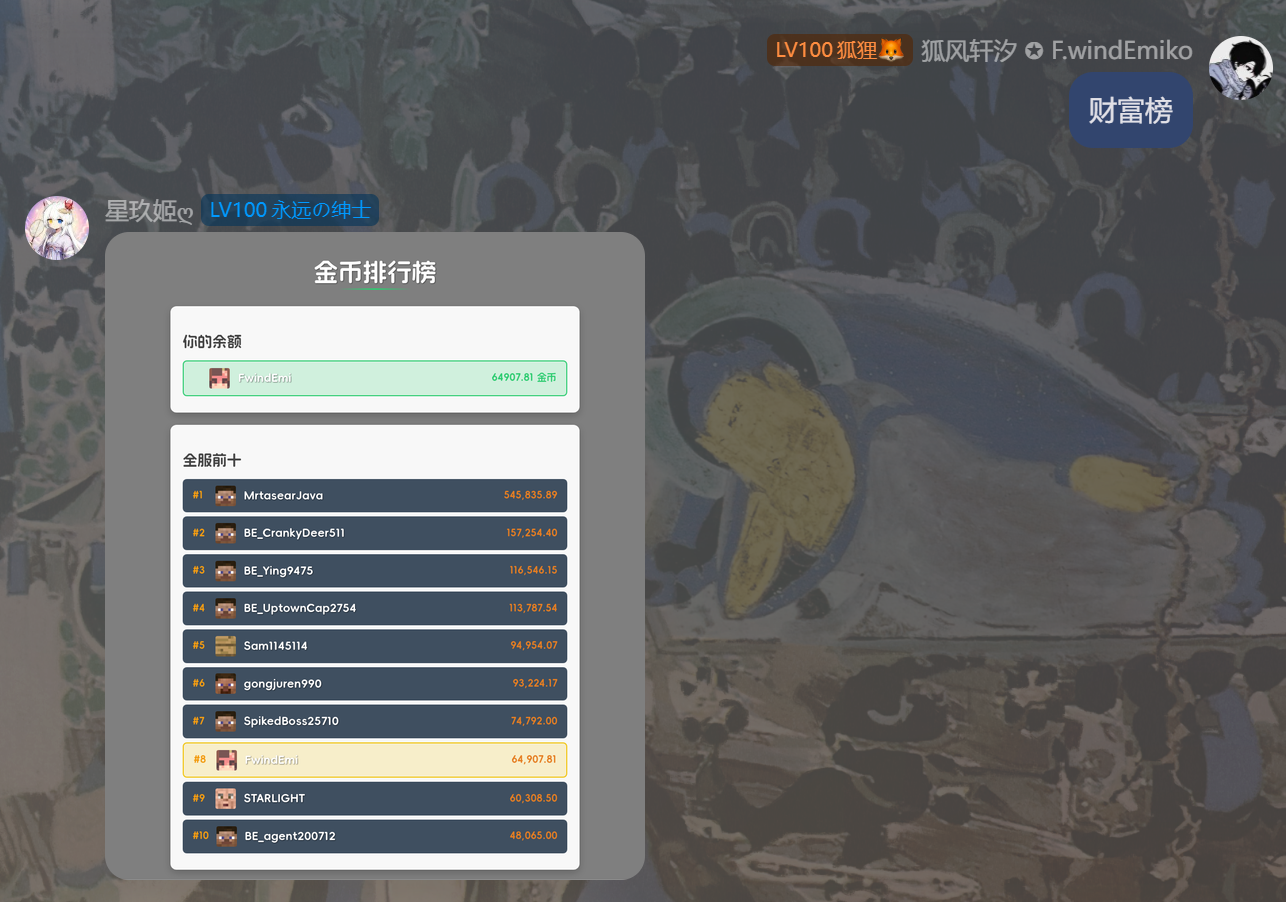The width and height of the screenshot is (1286, 902).
Task: Click the 金币排行榜 leaderboard title
Action: click(375, 272)
